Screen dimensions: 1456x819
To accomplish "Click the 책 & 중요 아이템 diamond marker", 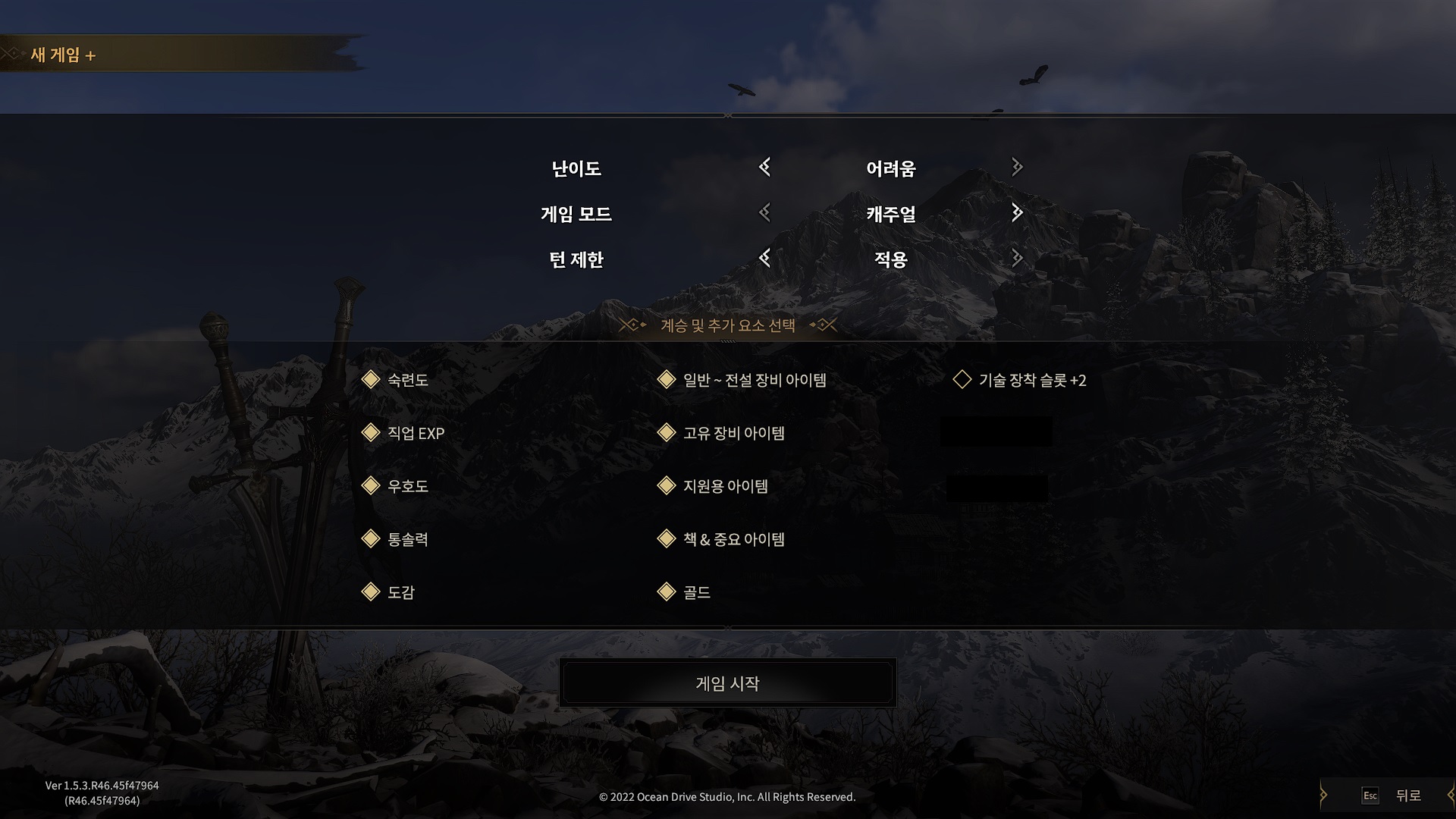I will 668,539.
